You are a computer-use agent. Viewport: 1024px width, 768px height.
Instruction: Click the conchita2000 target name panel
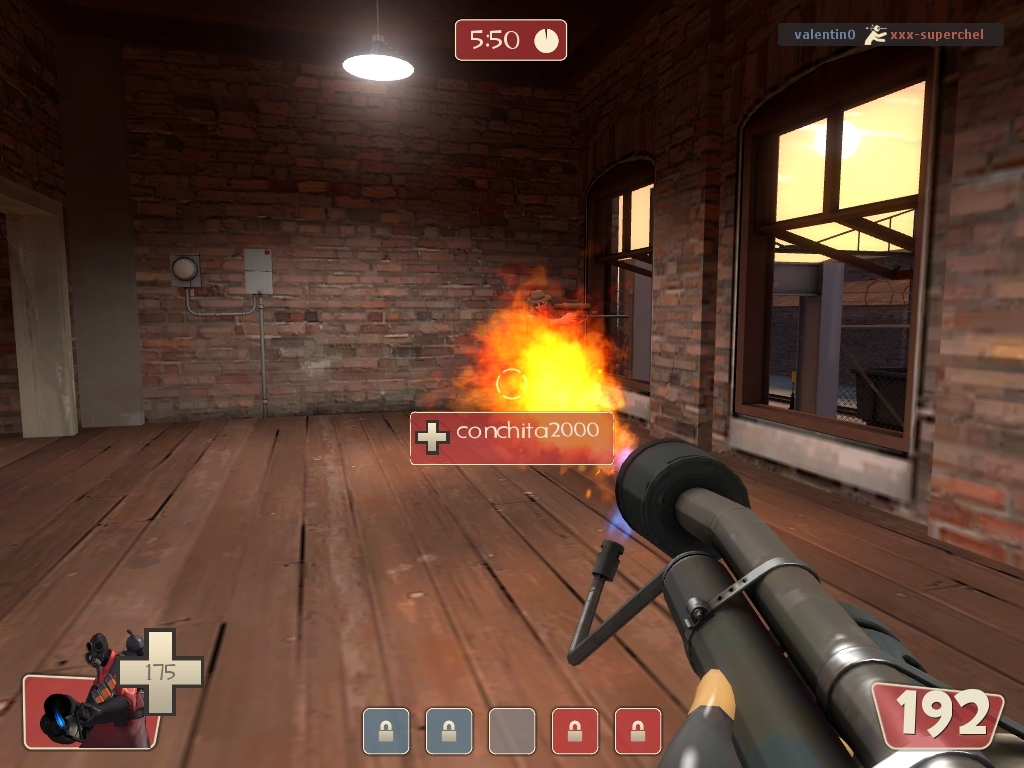(x=512, y=437)
